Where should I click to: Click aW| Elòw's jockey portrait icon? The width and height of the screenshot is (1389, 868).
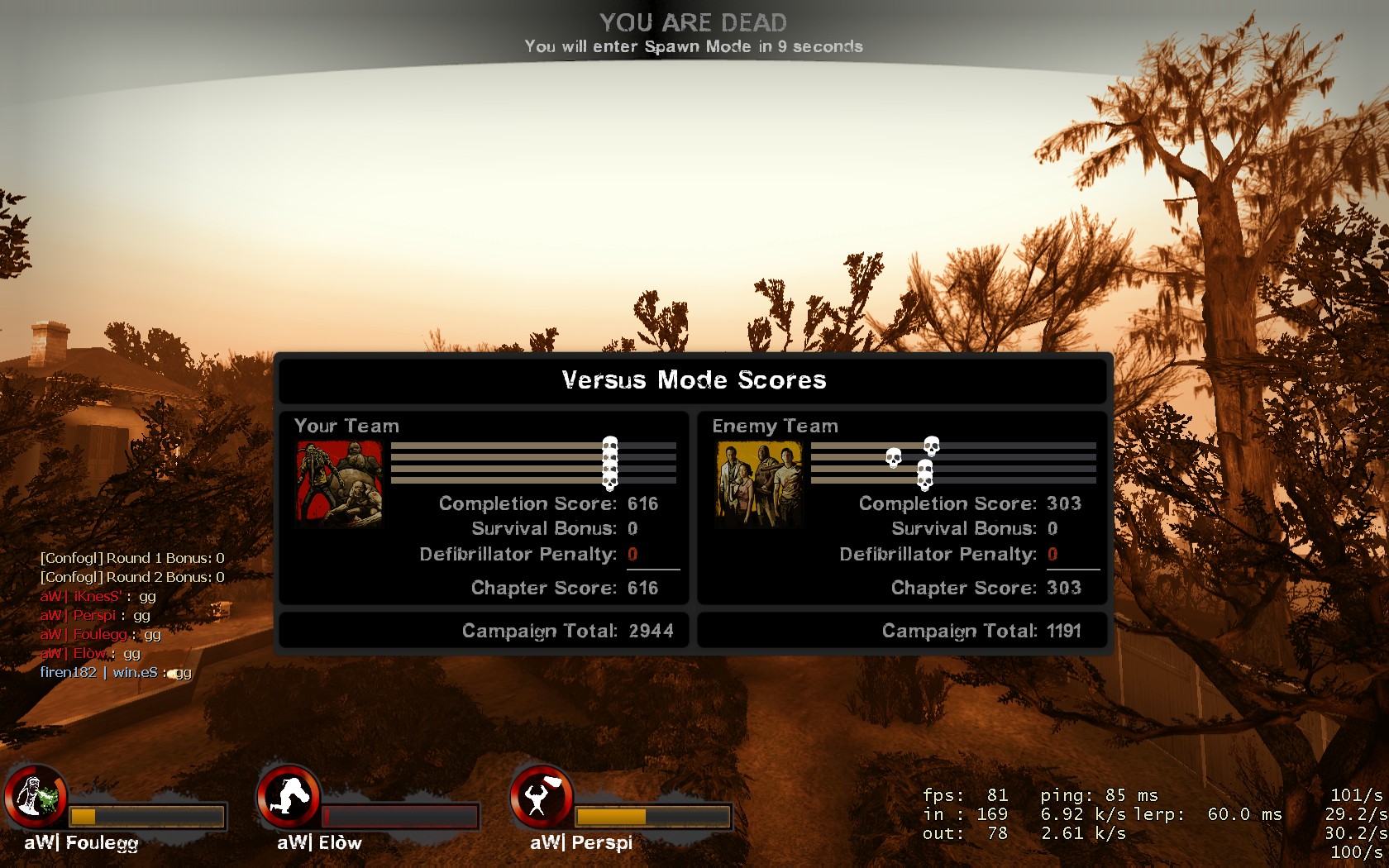point(289,797)
